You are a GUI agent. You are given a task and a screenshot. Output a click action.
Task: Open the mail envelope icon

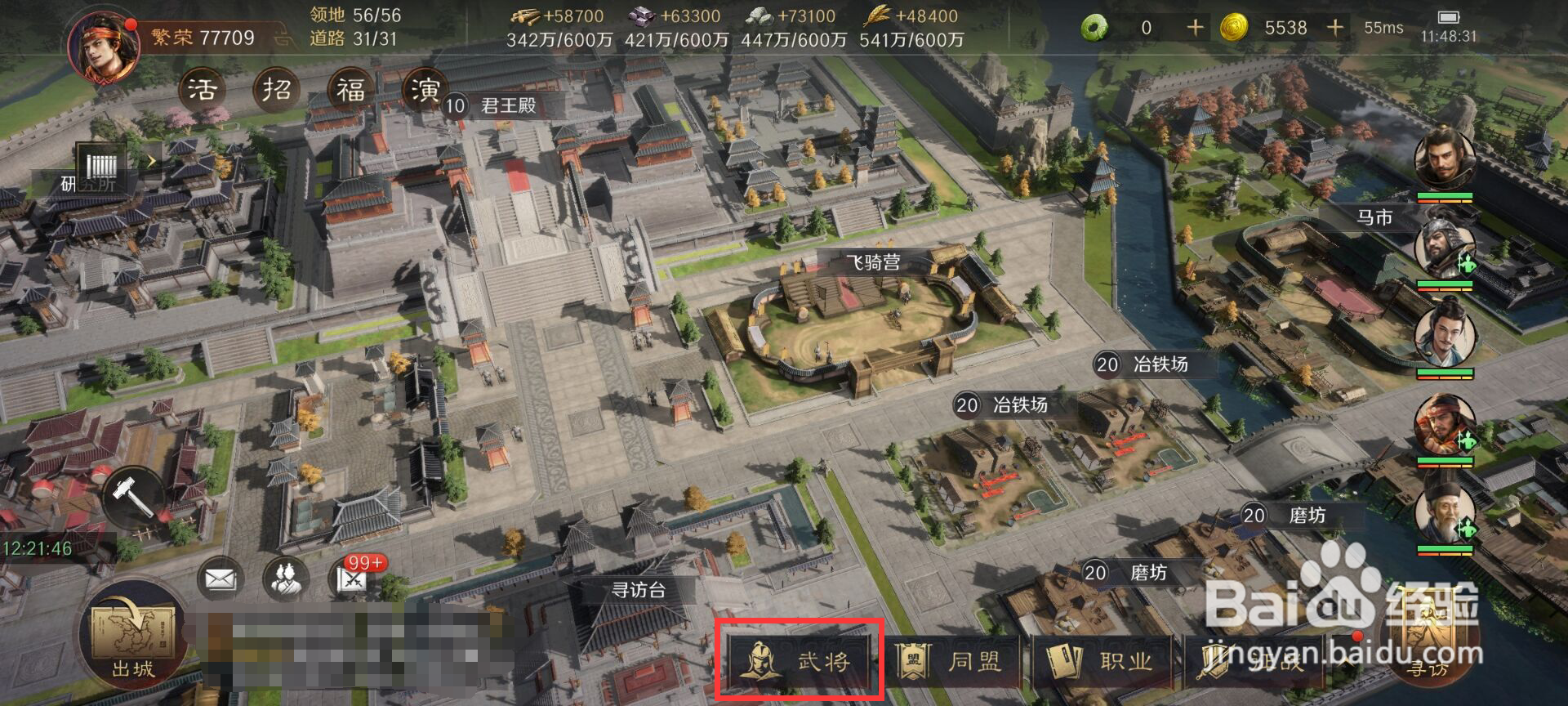tap(220, 579)
